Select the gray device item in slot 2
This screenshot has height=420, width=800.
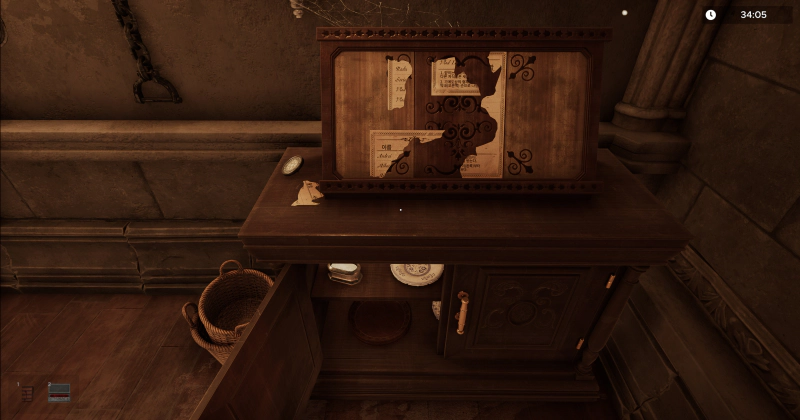(x=59, y=392)
